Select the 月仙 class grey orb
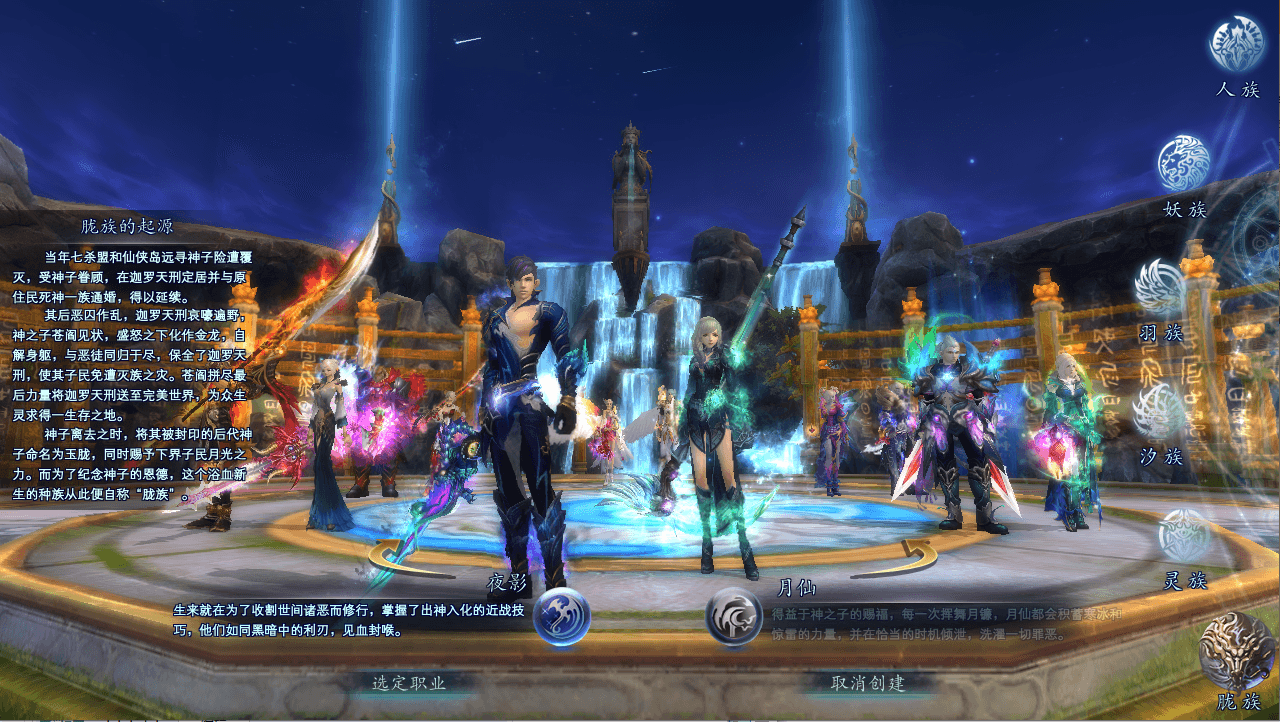The image size is (1280, 722). coord(734,617)
